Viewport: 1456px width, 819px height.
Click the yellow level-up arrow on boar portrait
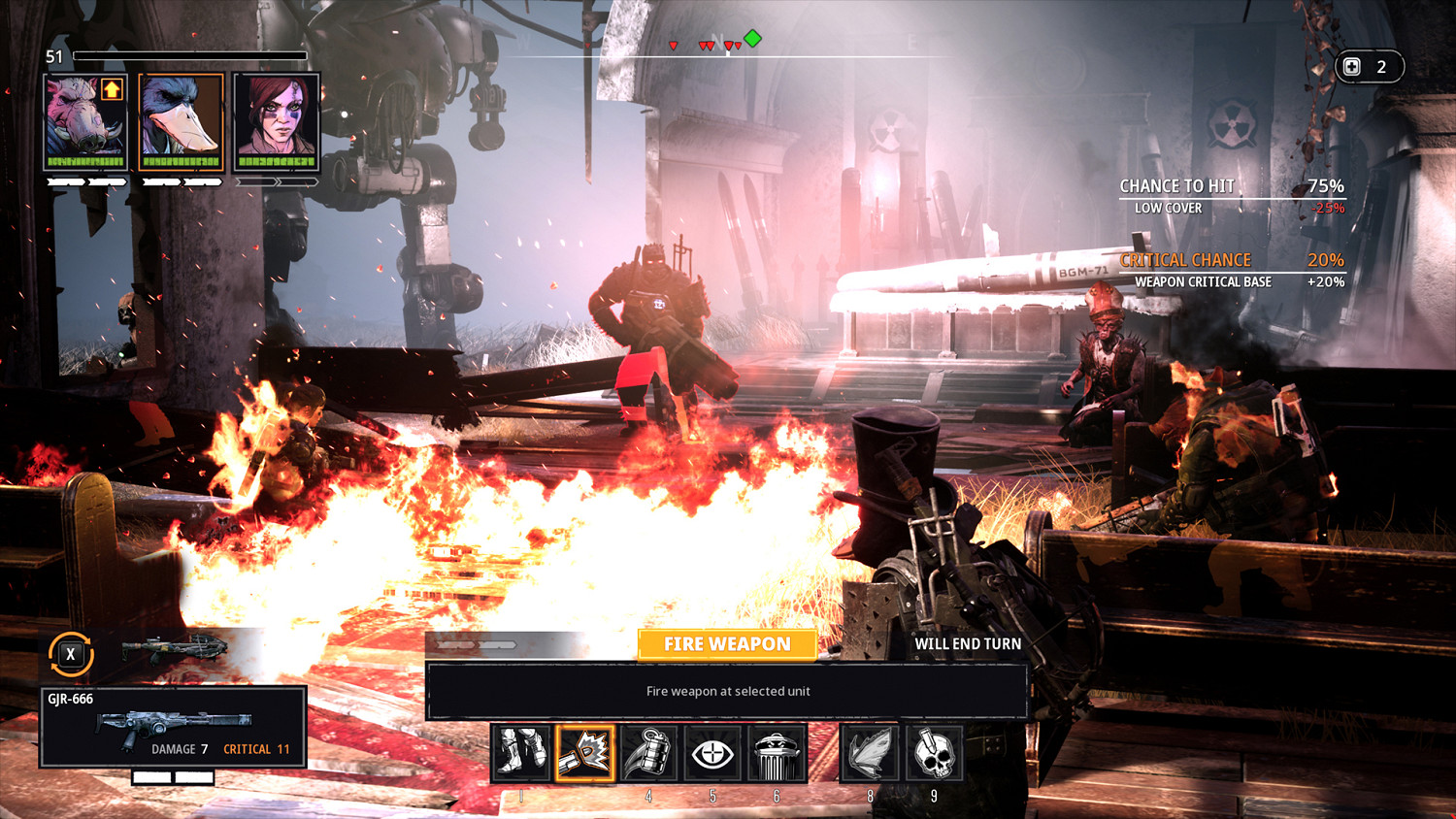(112, 90)
